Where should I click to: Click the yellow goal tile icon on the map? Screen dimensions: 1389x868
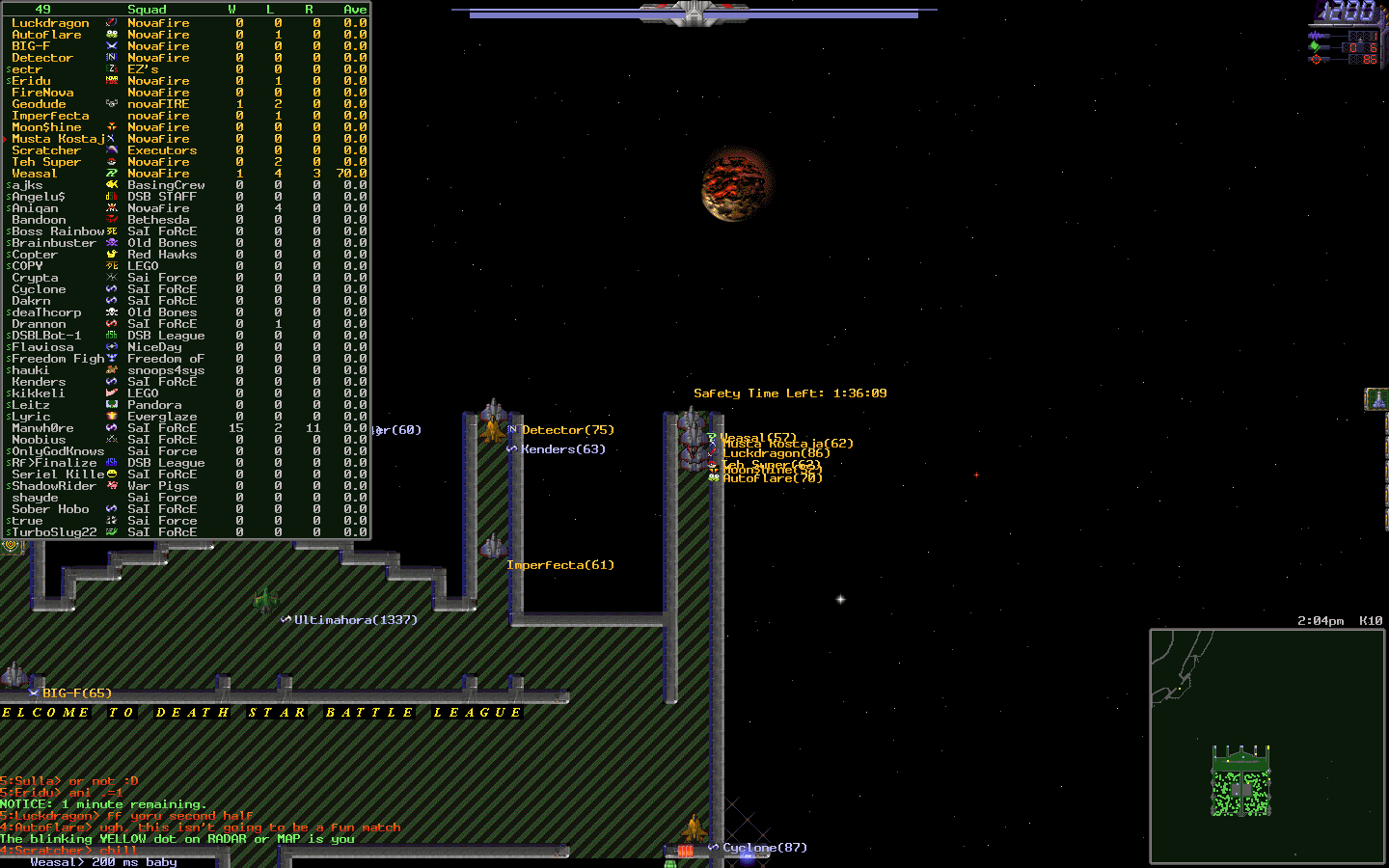(x=11, y=546)
